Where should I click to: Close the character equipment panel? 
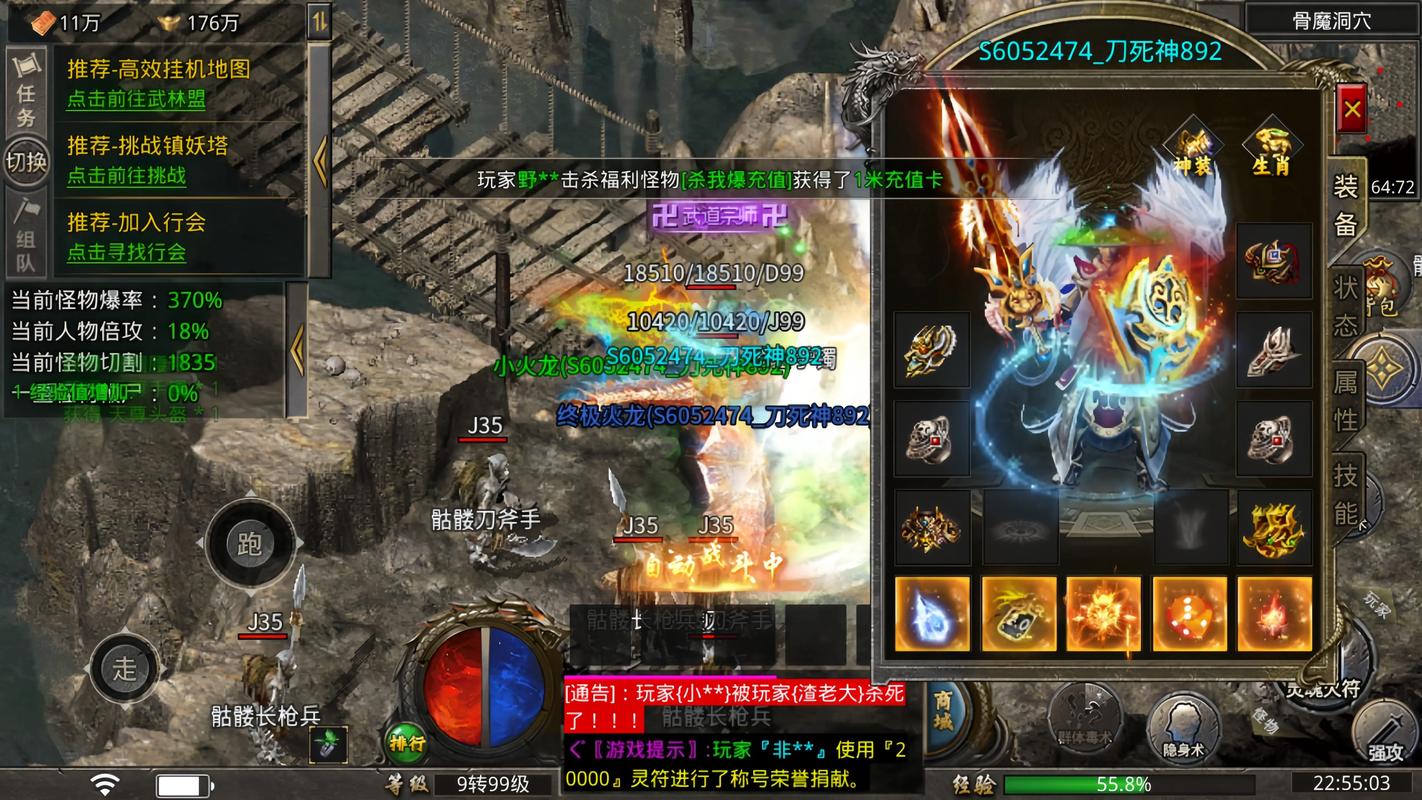[x=1352, y=109]
